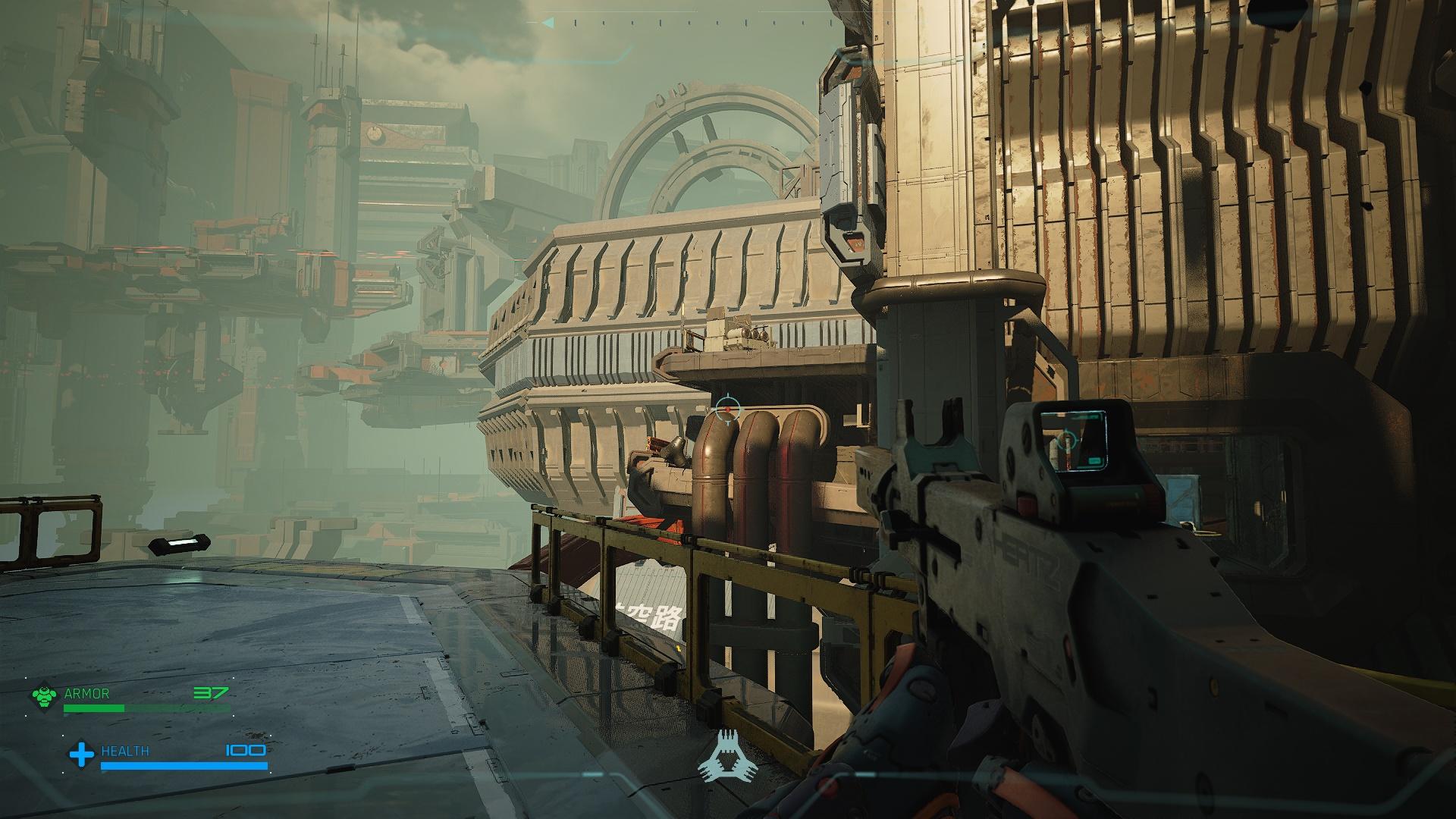Click the compass heading strip
The height and width of the screenshot is (819, 1456).
[728, 23]
